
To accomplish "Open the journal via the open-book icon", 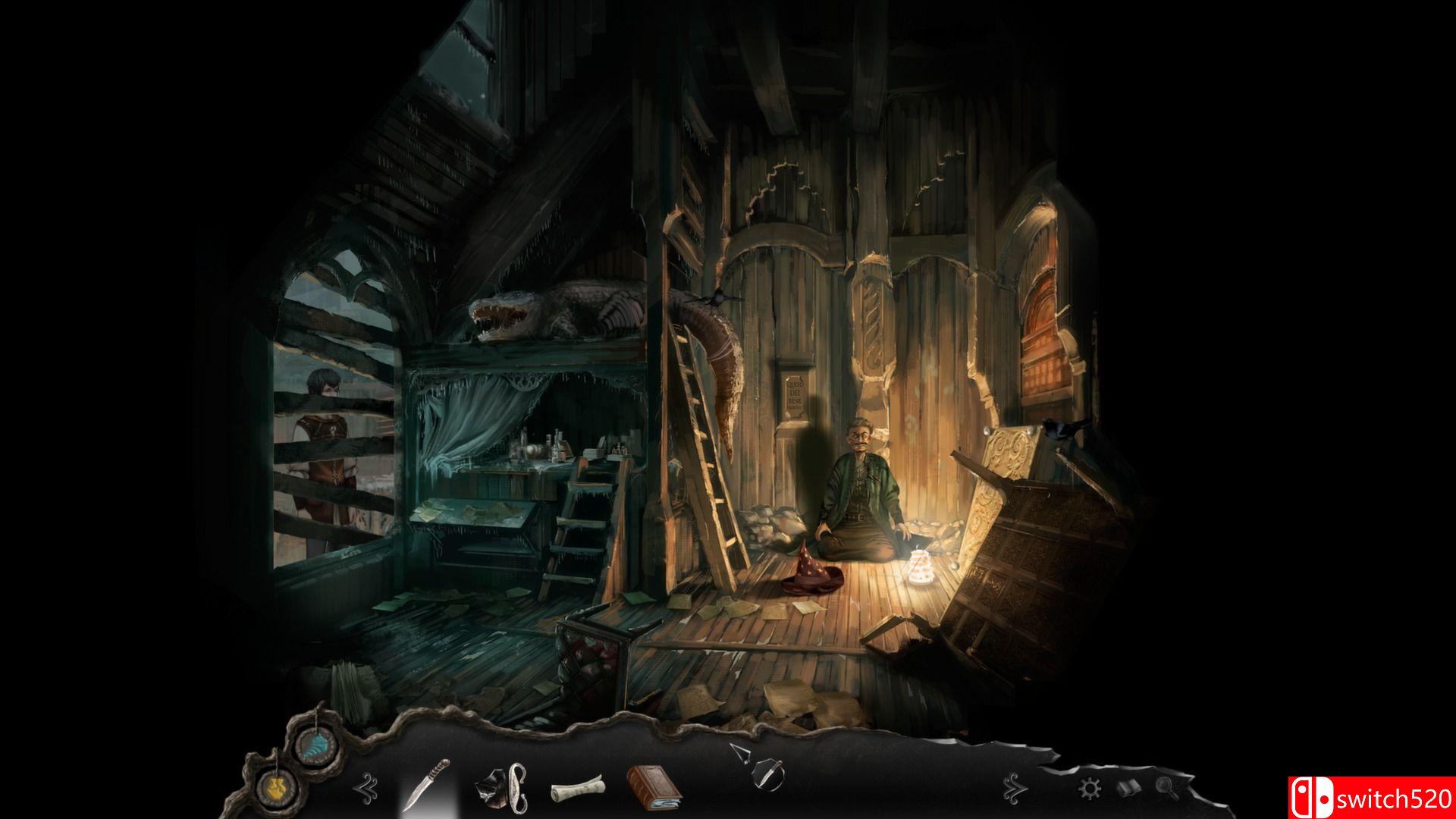I will [1129, 787].
